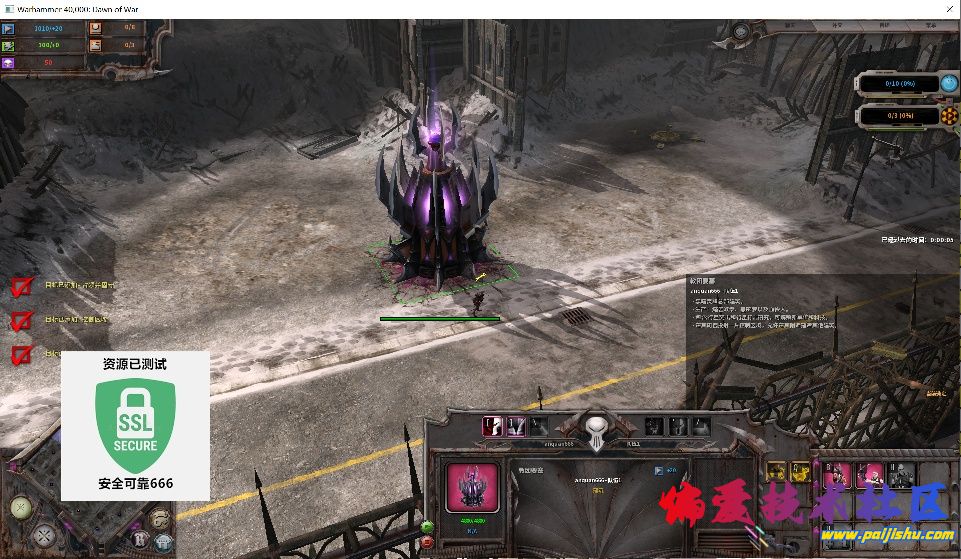
Task: Click the blue orb population indicator
Action: 946,84
